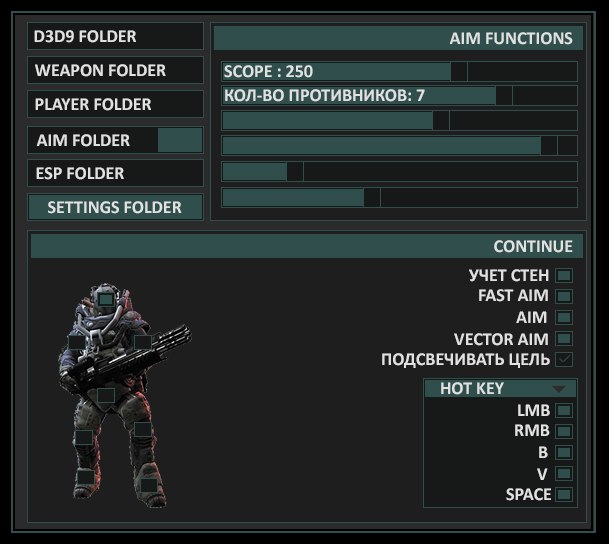Click the CONTINUE header bar

303,246
